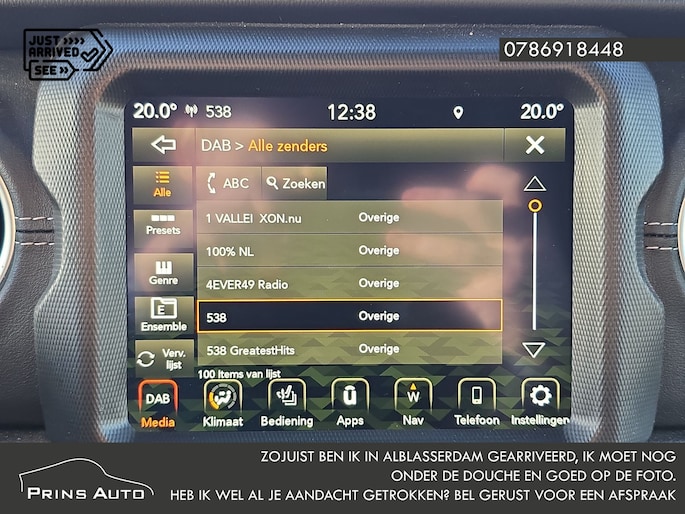The width and height of the screenshot is (685, 514).
Task: Tune to 100% NL station
Action: pyautogui.click(x=348, y=251)
